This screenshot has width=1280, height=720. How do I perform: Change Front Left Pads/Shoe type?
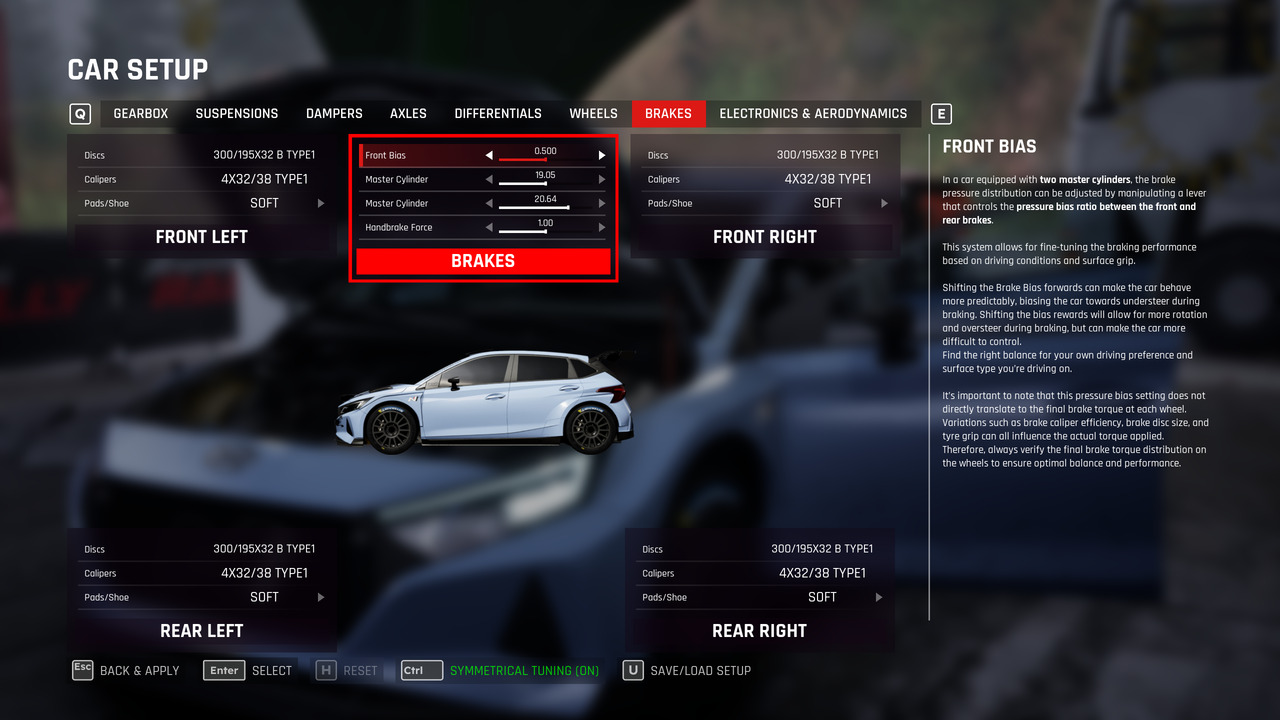[x=321, y=203]
